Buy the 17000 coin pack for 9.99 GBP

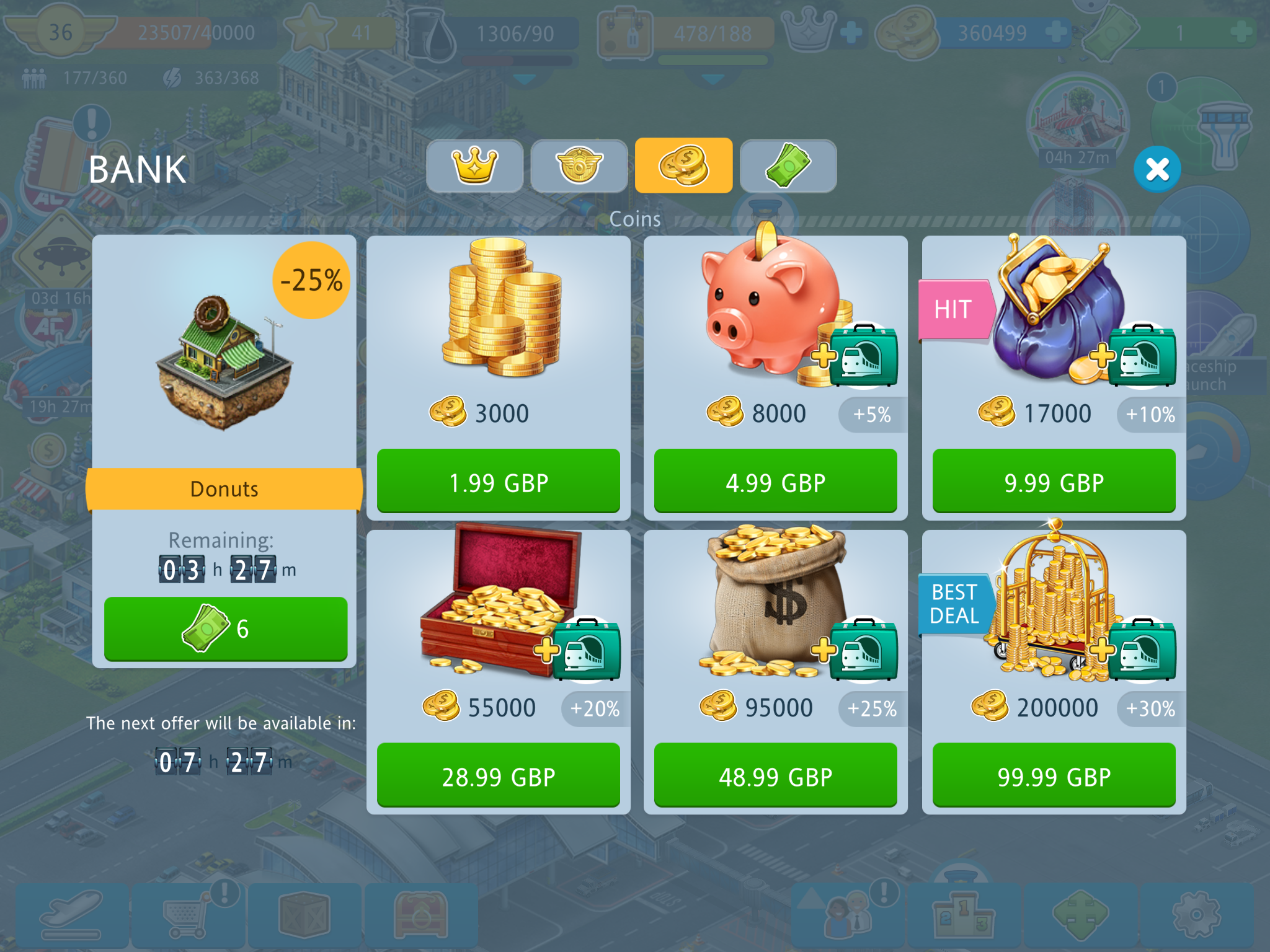click(x=1054, y=482)
